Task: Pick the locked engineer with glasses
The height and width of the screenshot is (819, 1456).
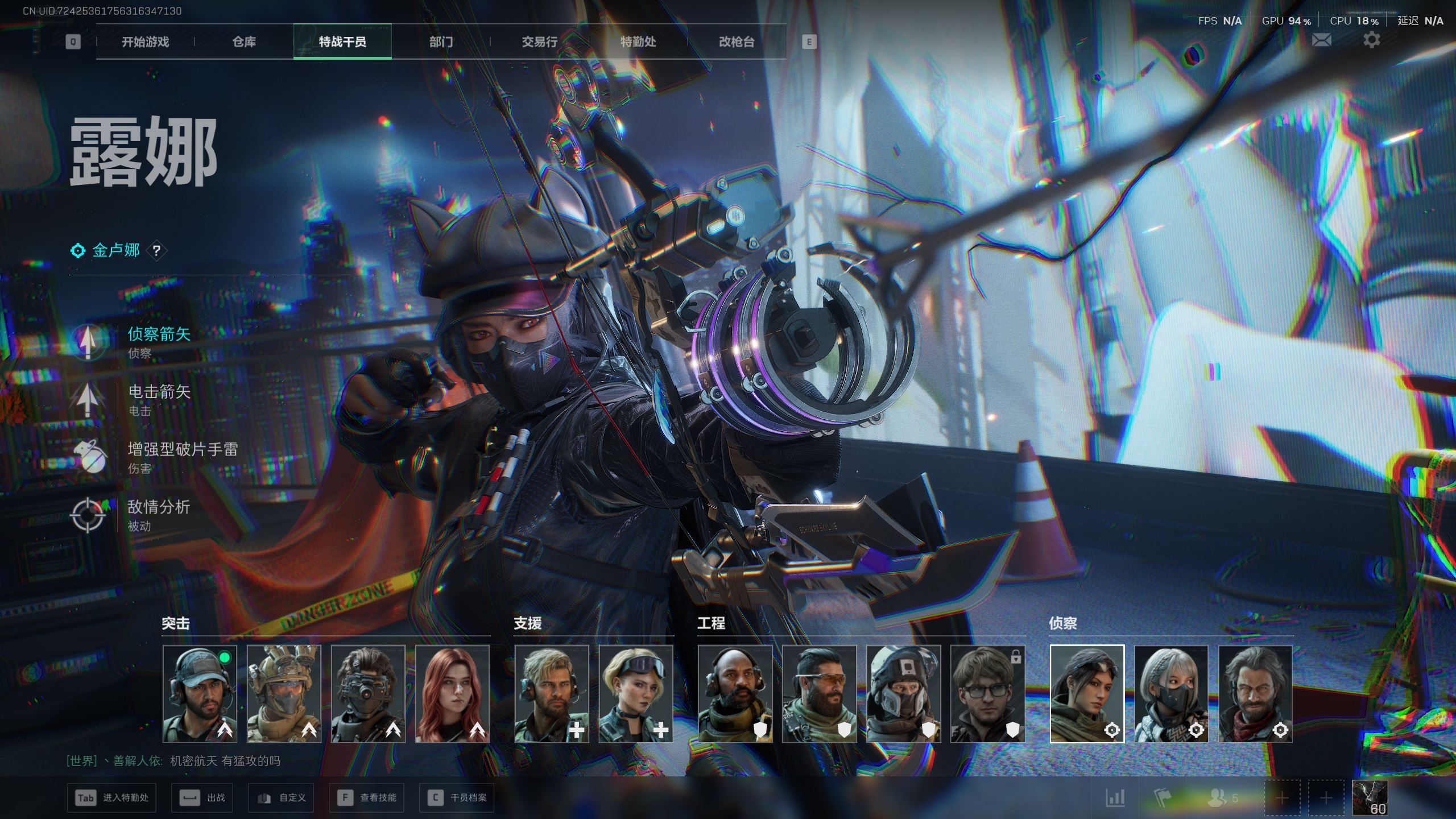Action: pyautogui.click(x=987, y=693)
